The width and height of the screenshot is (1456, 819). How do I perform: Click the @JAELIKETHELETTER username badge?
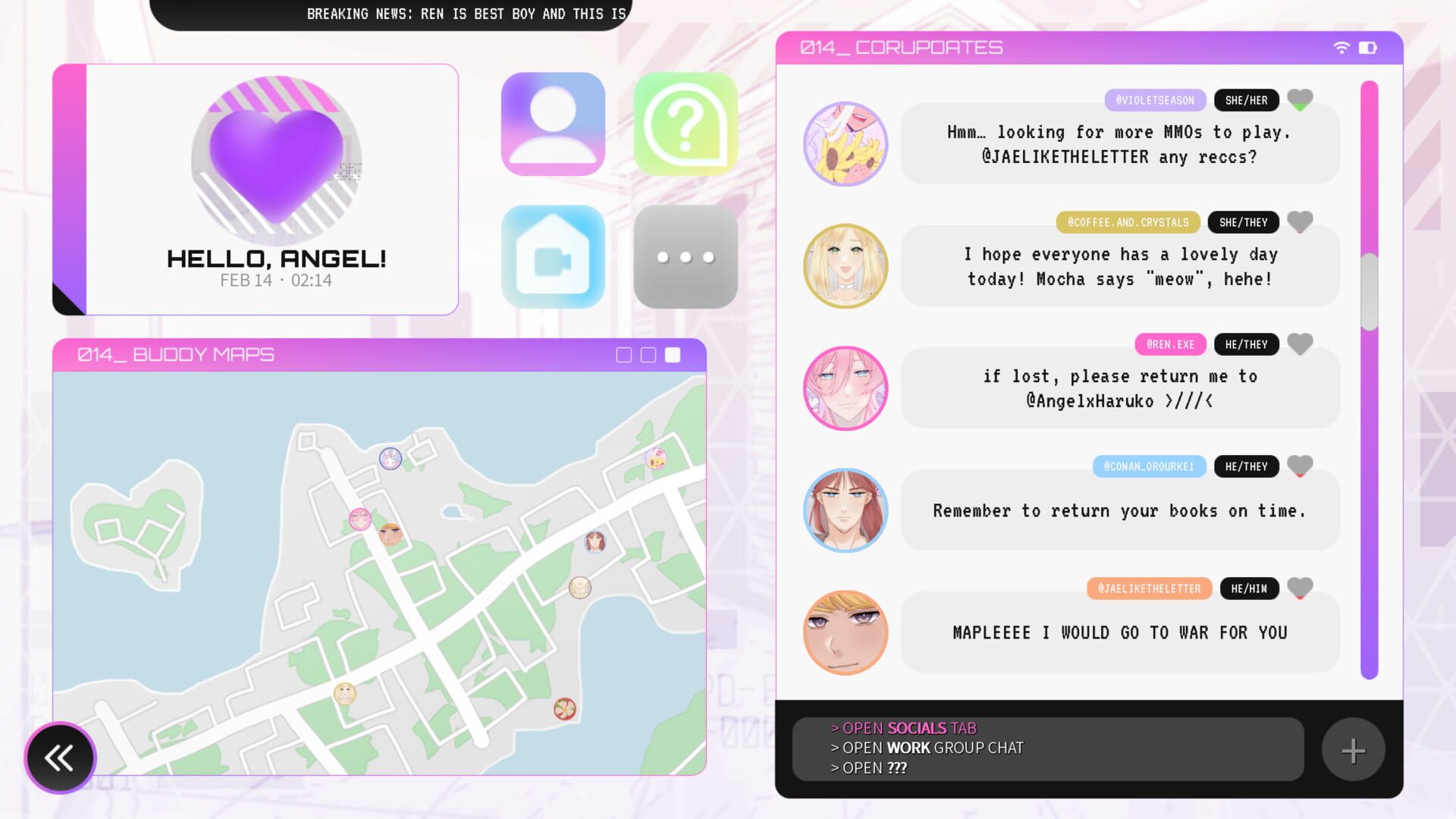point(1150,588)
